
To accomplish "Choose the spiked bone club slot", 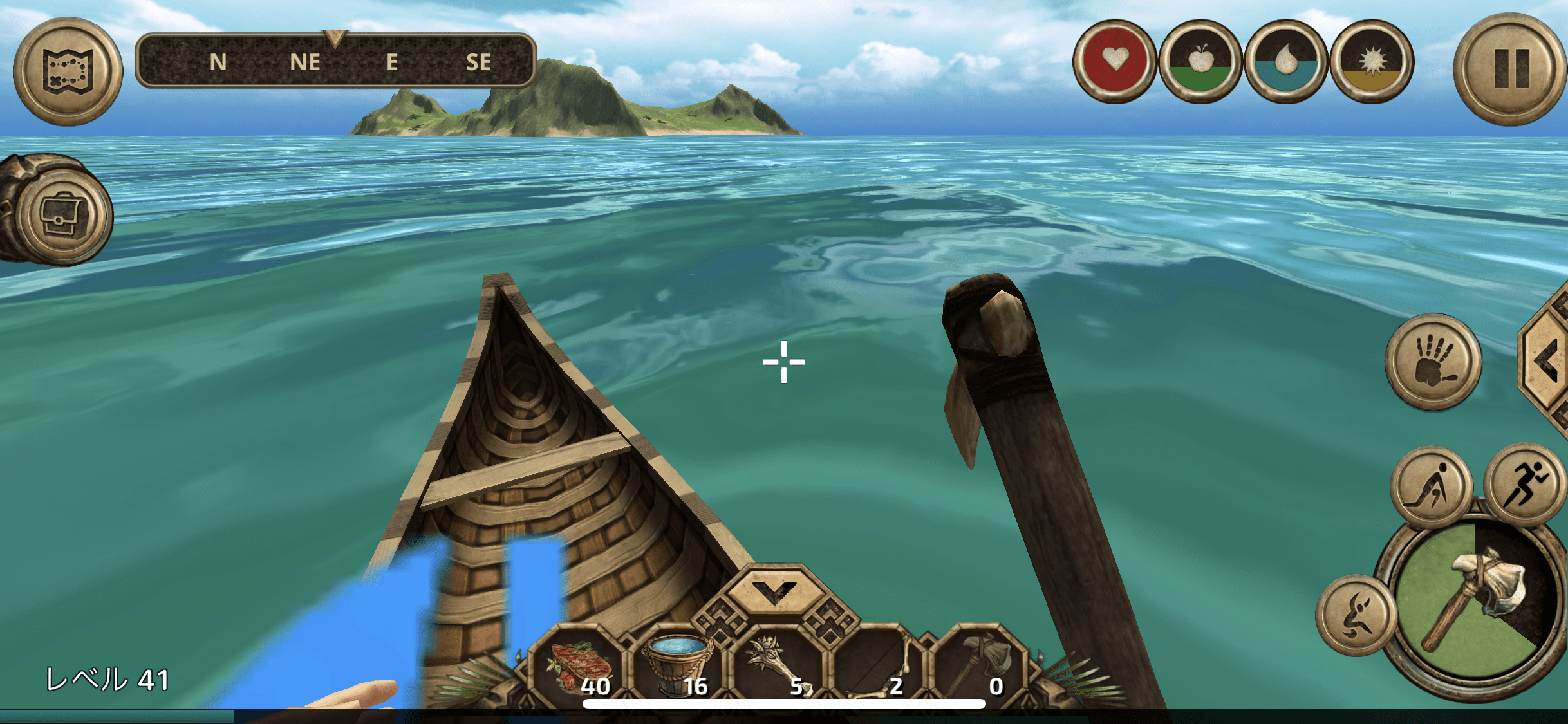I will point(778,666).
